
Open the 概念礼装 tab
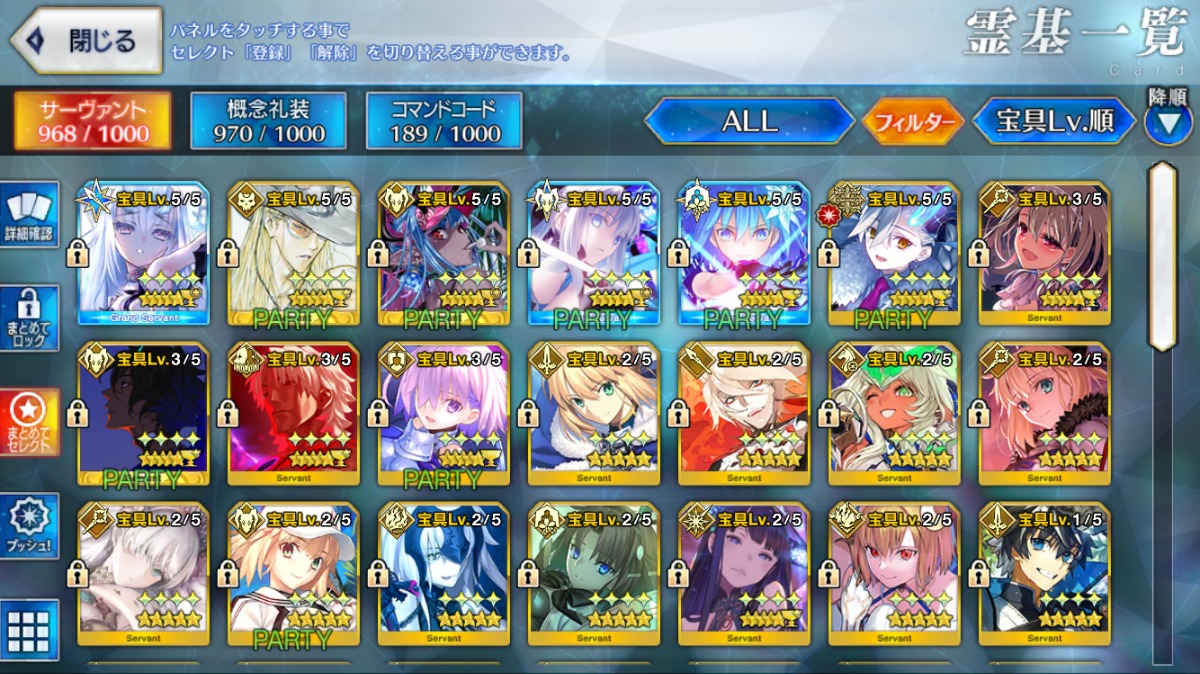[x=268, y=121]
